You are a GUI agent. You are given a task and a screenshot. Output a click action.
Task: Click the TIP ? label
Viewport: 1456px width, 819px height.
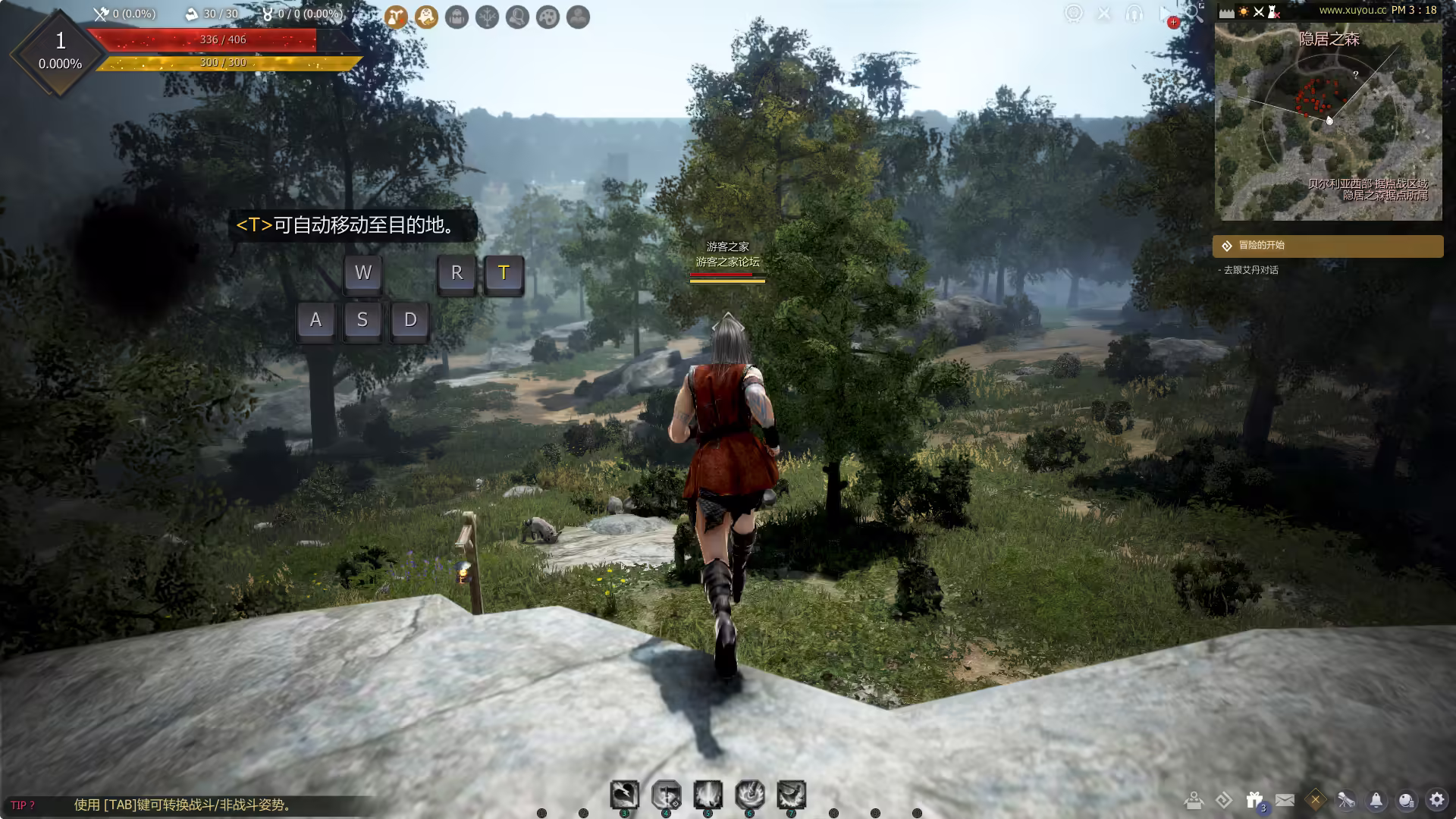coord(23,805)
